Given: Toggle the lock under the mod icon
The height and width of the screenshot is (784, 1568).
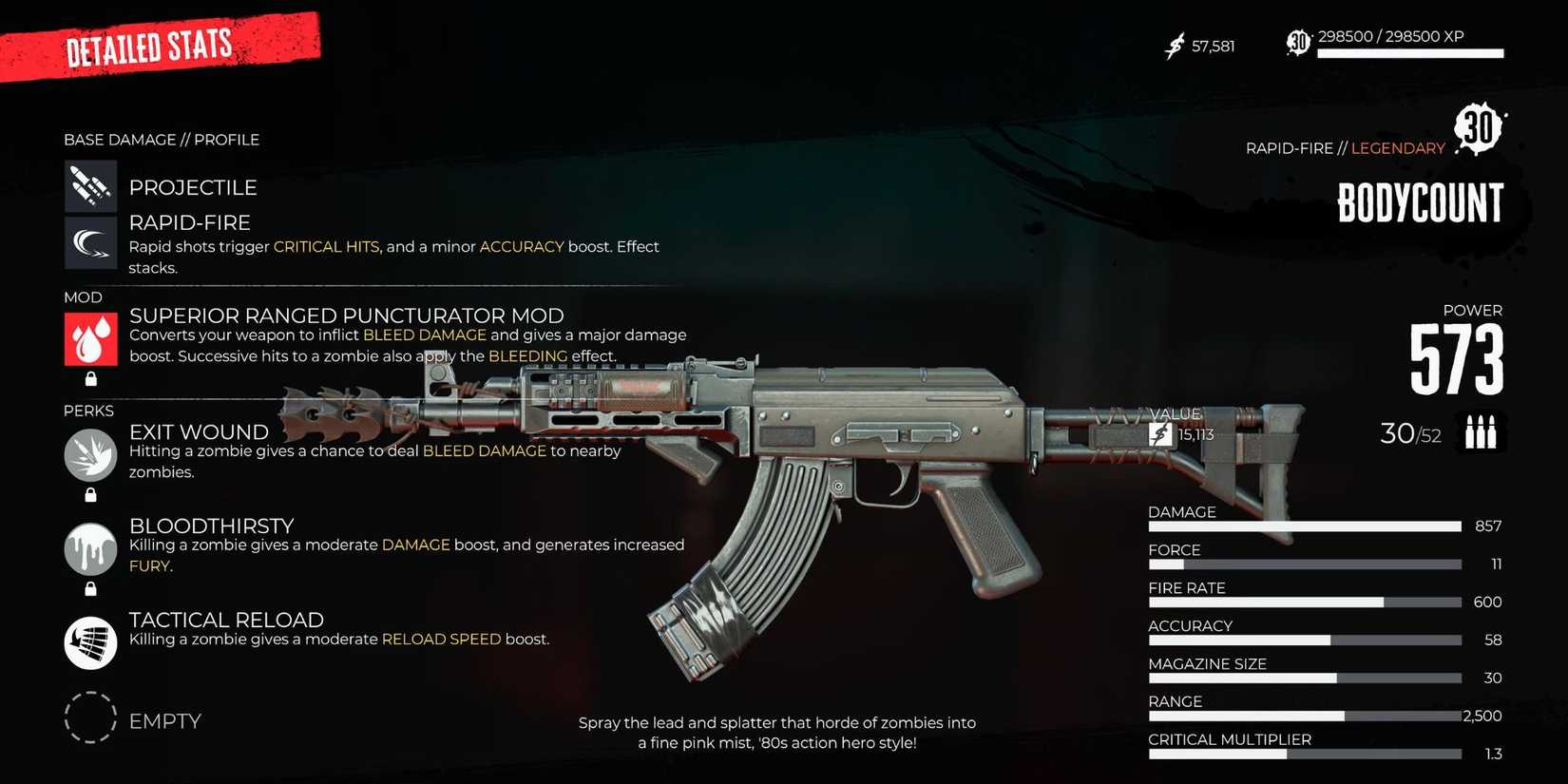Looking at the screenshot, I should [90, 379].
